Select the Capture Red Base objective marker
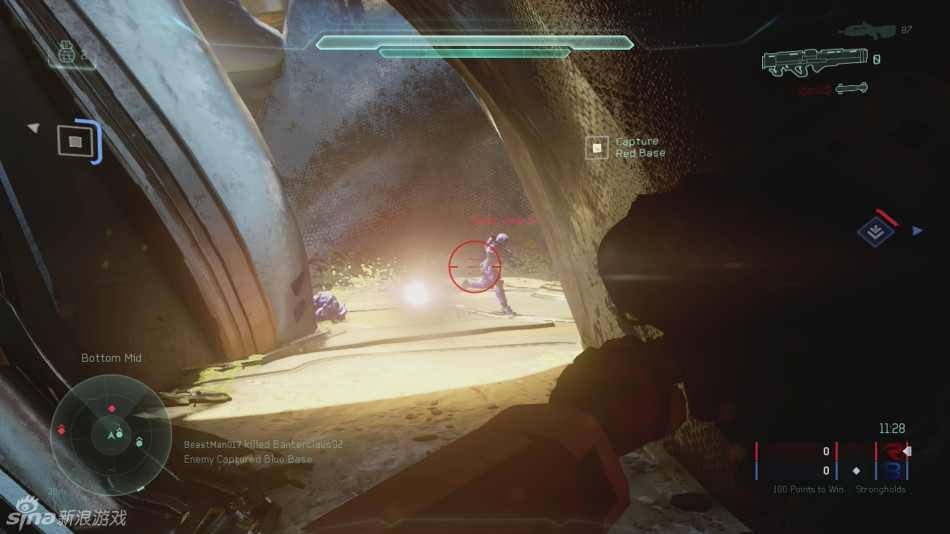This screenshot has height=534, width=950. pyautogui.click(x=597, y=148)
